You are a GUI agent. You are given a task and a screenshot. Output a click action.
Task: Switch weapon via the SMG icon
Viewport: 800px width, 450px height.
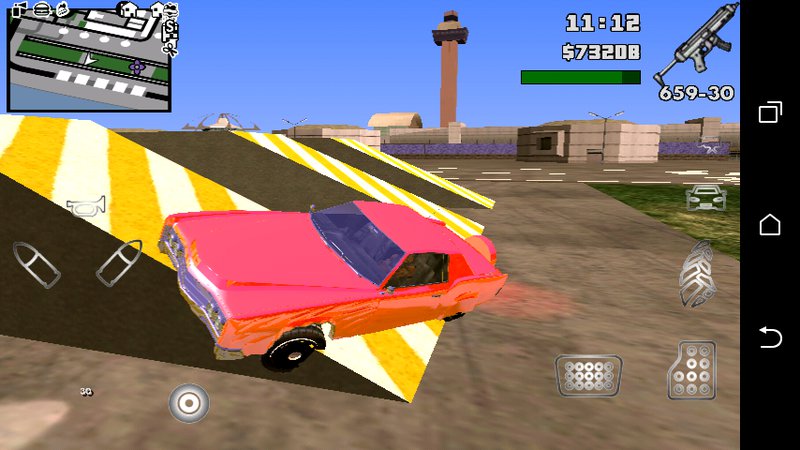(694, 45)
